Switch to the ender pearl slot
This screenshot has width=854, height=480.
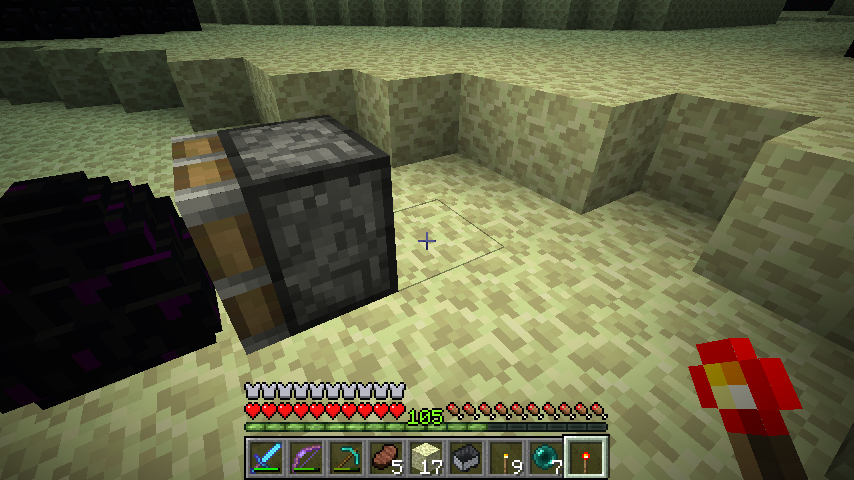click(544, 457)
